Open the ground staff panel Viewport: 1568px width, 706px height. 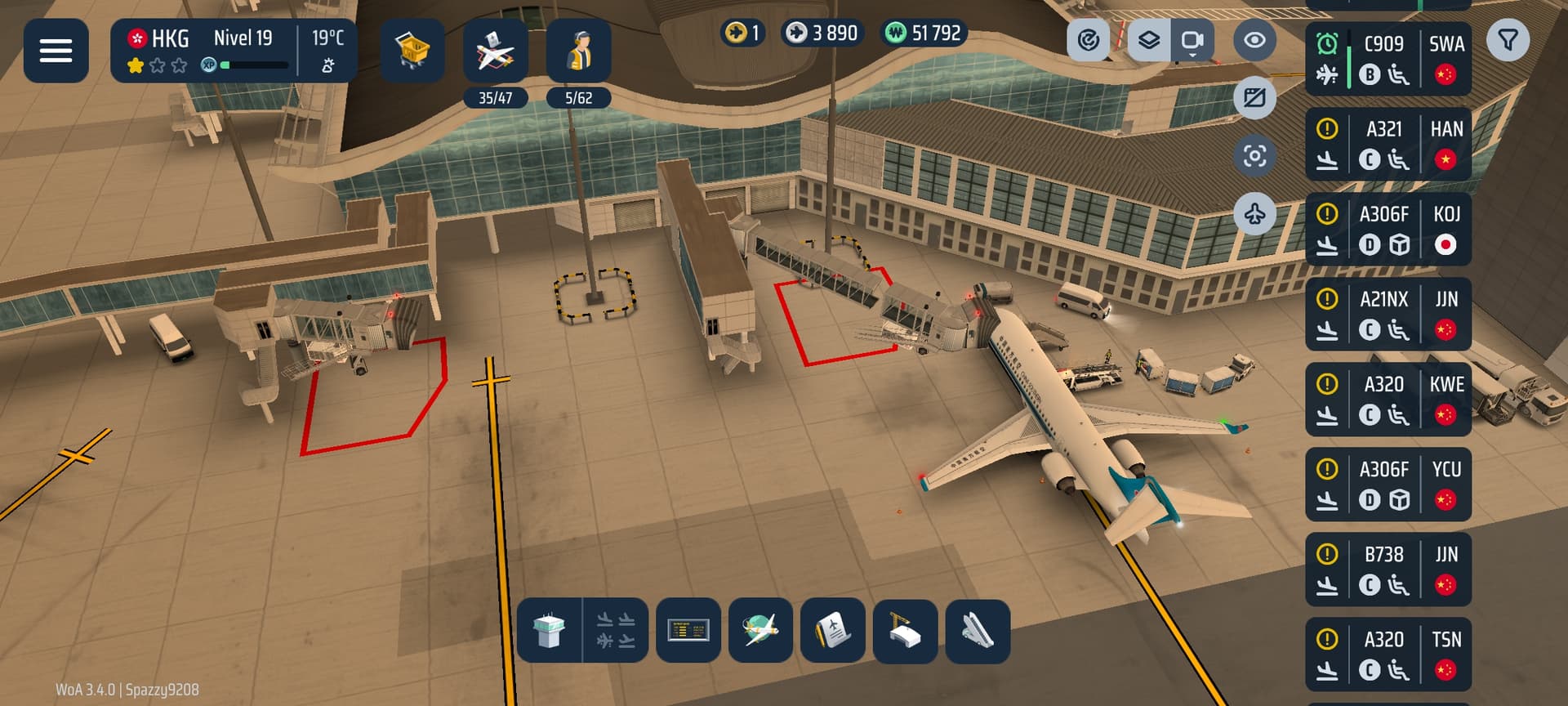click(x=578, y=51)
